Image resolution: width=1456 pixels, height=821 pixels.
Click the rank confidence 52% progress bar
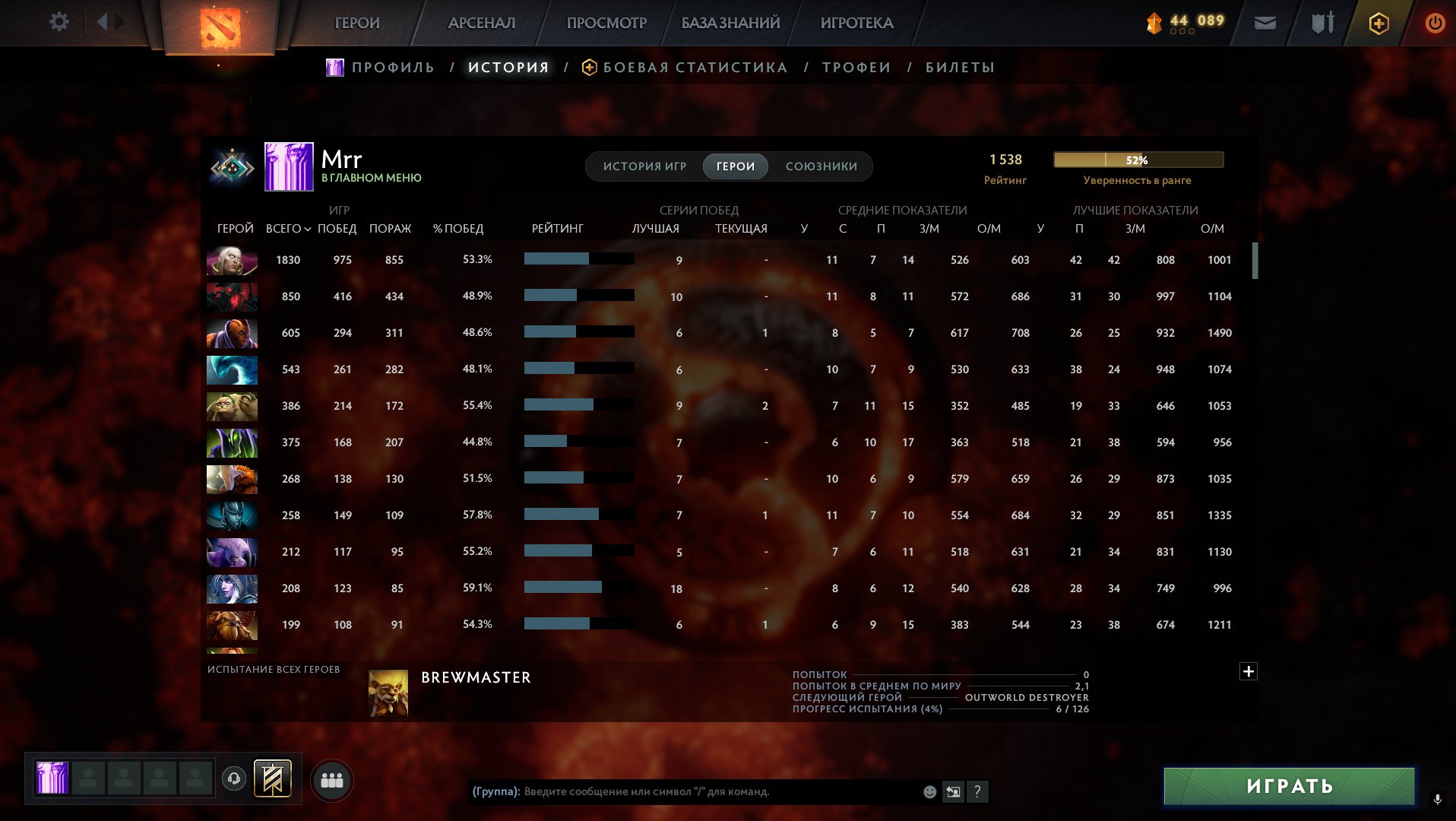pyautogui.click(x=1138, y=160)
